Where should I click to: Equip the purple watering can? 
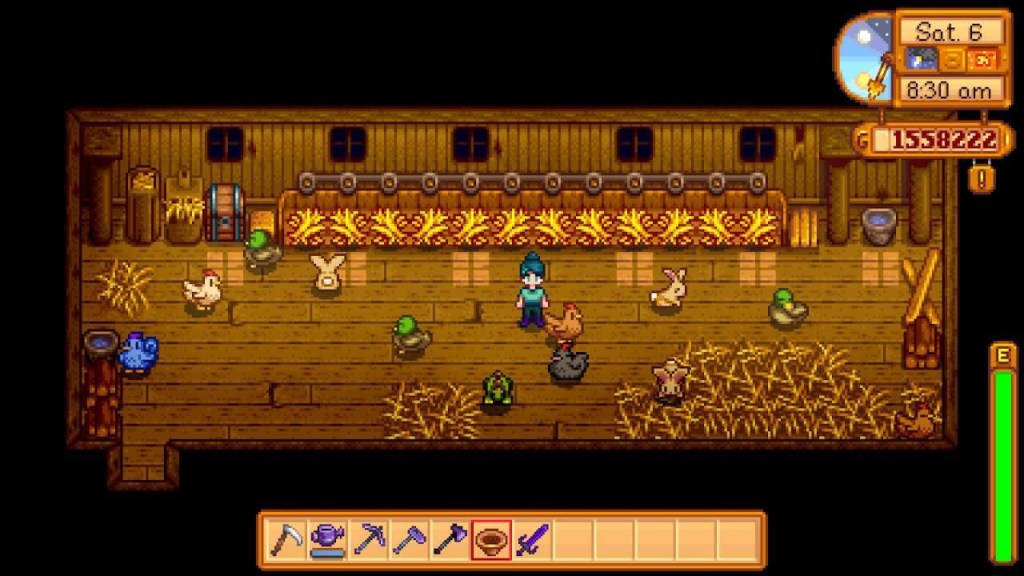[x=328, y=541]
